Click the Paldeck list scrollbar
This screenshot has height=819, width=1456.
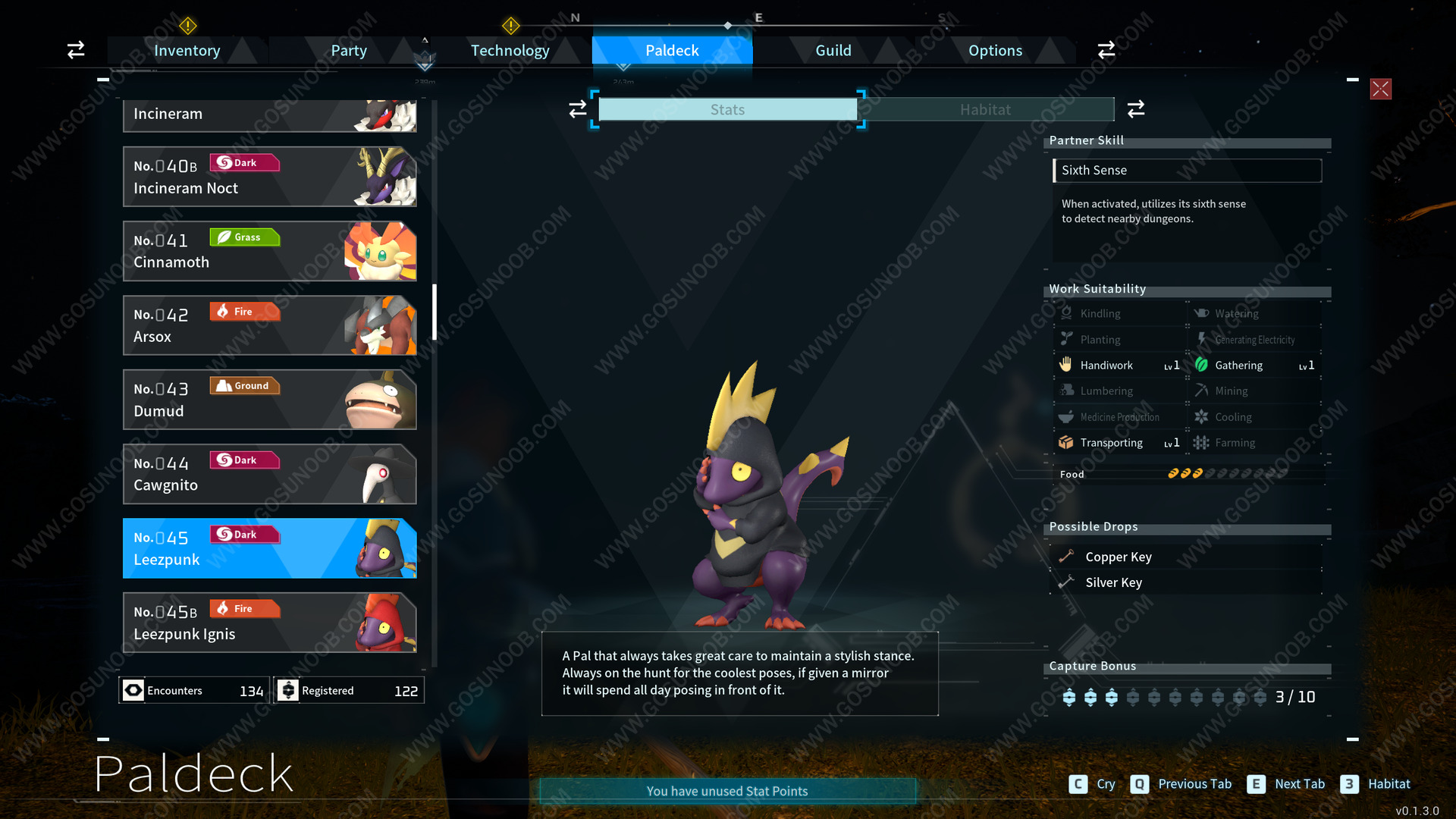click(x=435, y=312)
